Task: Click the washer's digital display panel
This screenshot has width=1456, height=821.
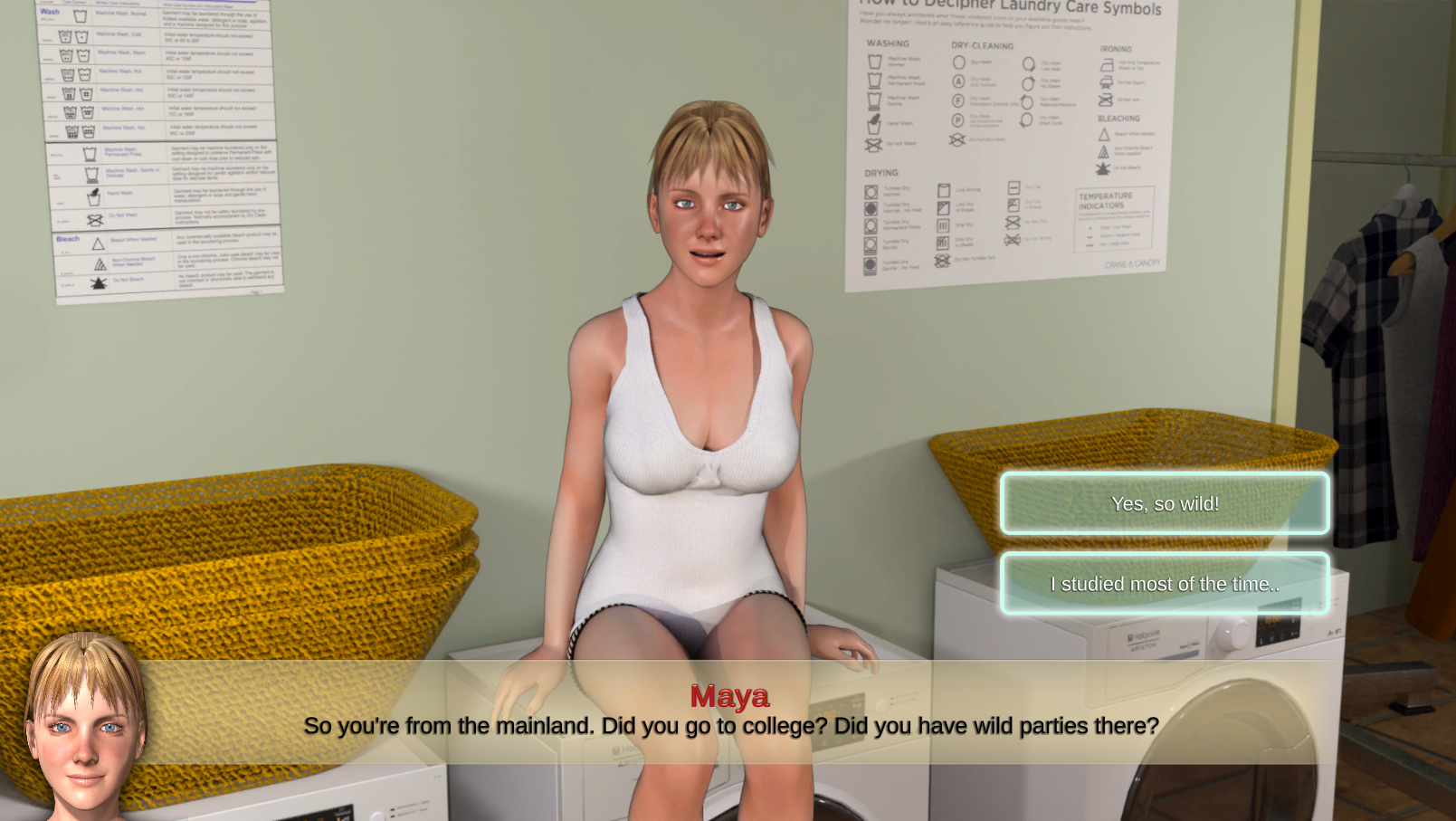Action: [1276, 628]
